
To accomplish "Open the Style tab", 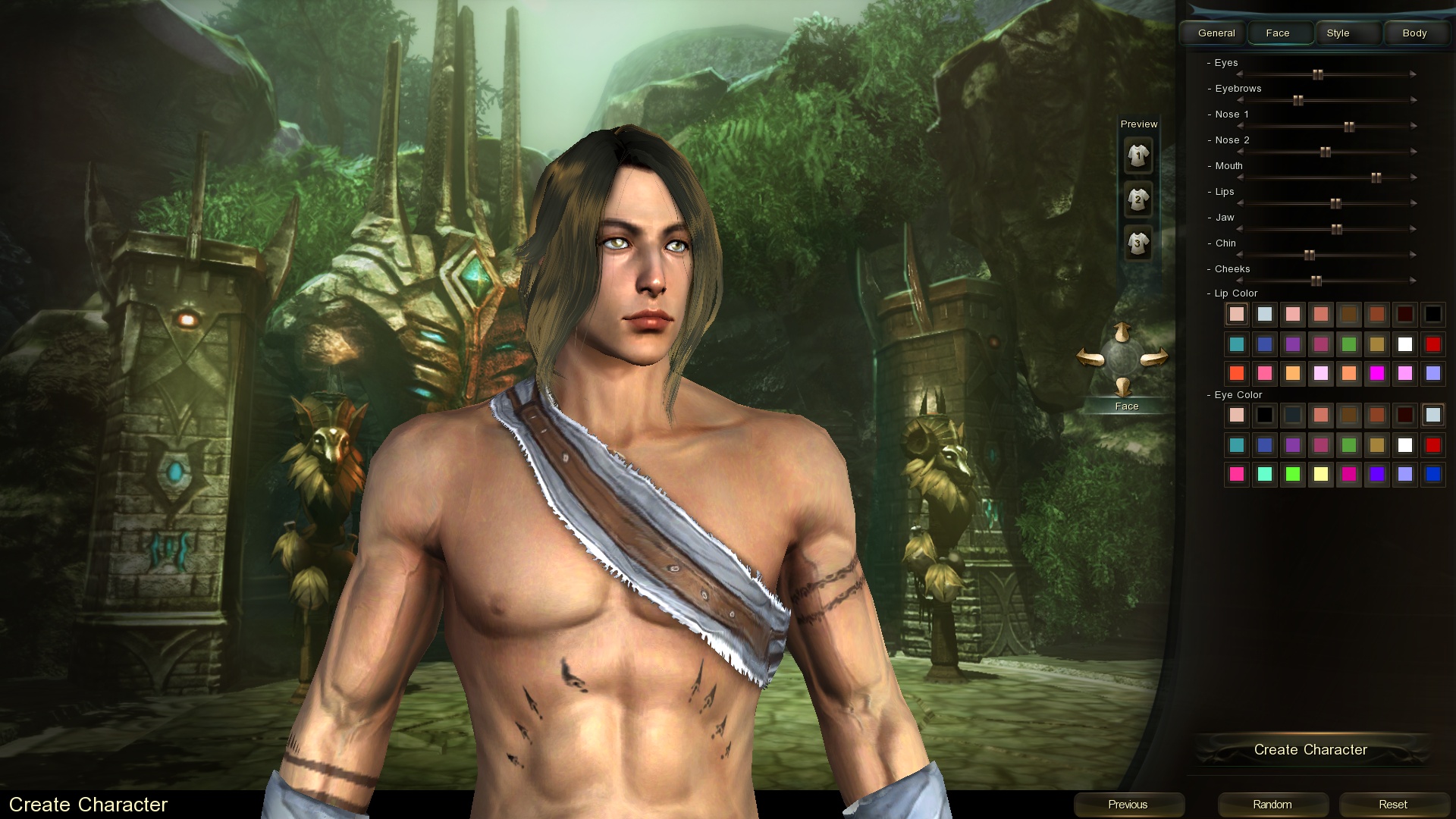I will (1338, 33).
